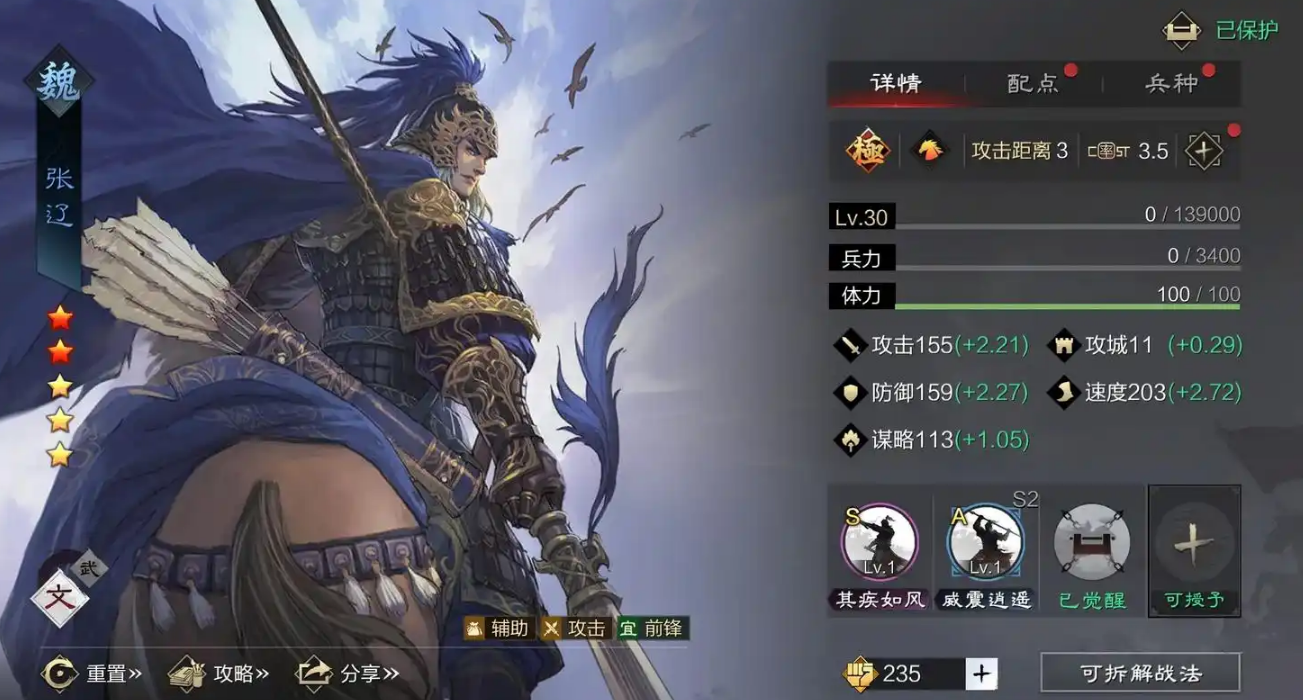Select the 威震逍遥 skill icon
The height and width of the screenshot is (700, 1303).
click(985, 543)
